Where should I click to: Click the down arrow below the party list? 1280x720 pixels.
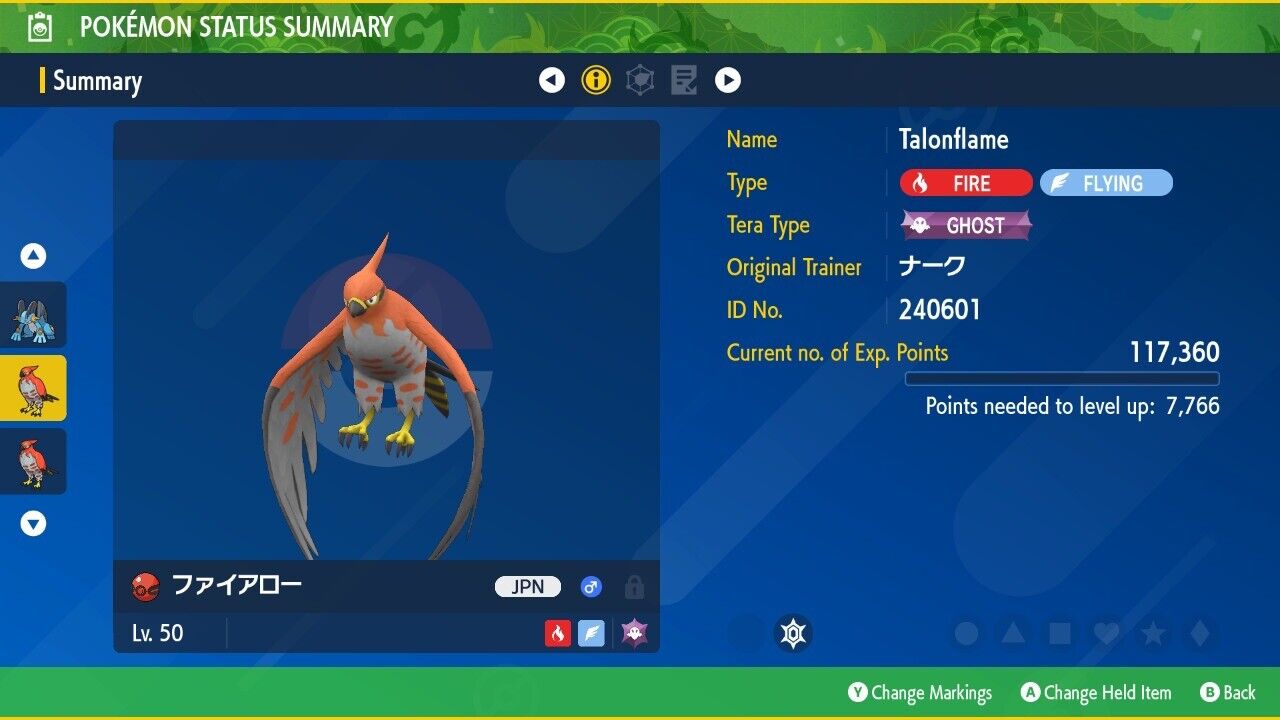(x=34, y=523)
